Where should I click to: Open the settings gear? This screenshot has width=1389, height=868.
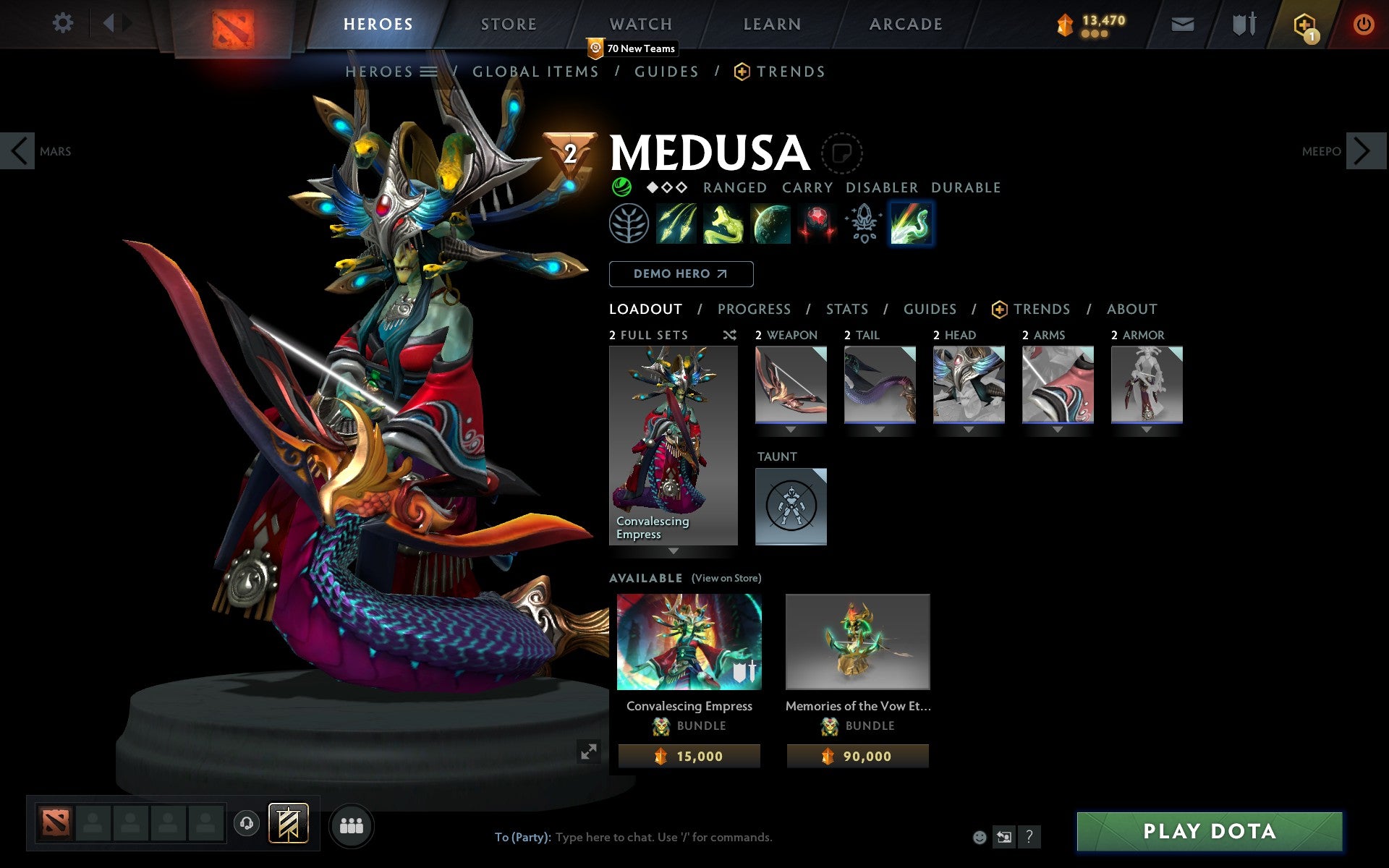pos(64,24)
